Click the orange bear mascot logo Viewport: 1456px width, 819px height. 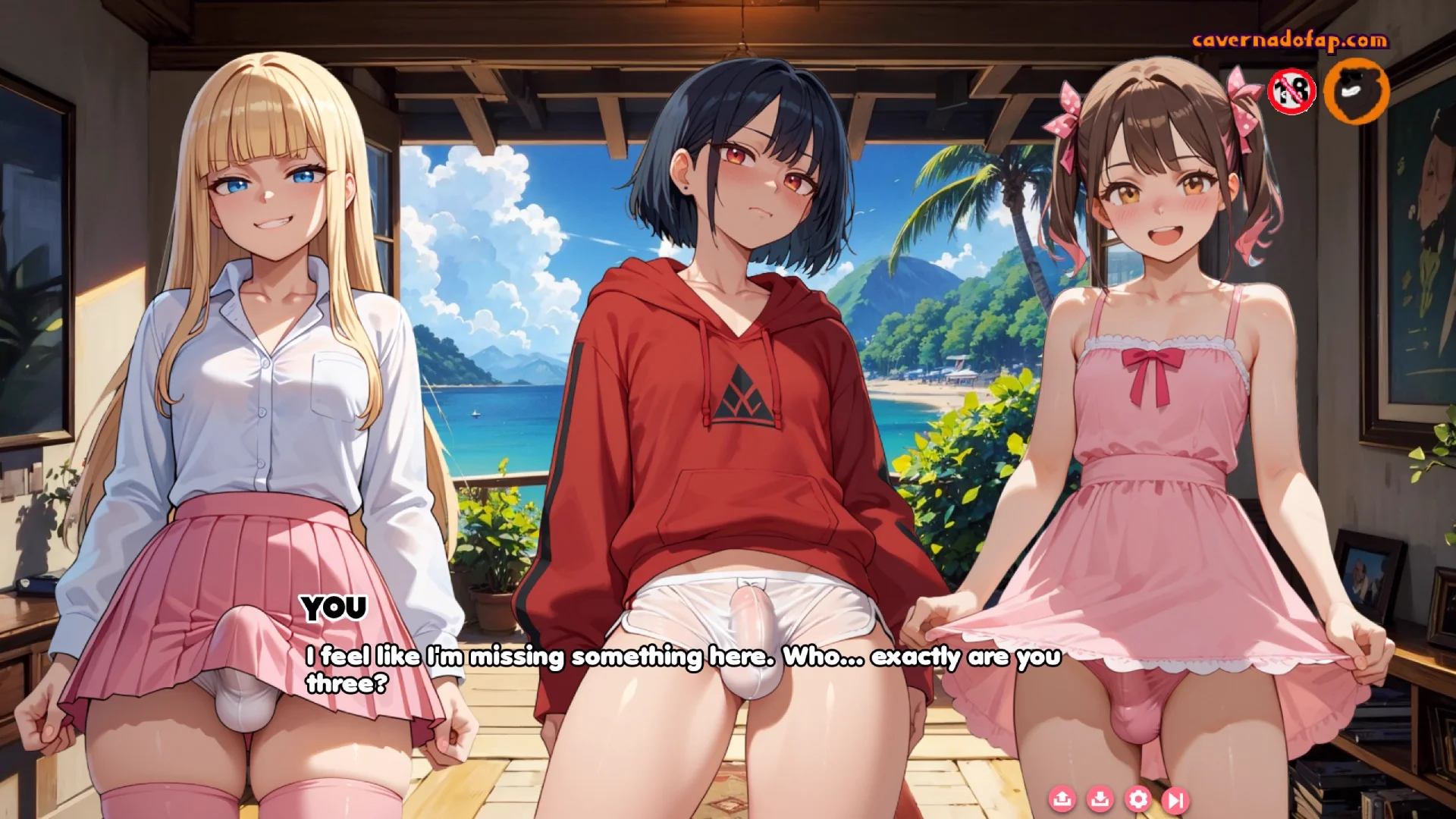click(1357, 91)
